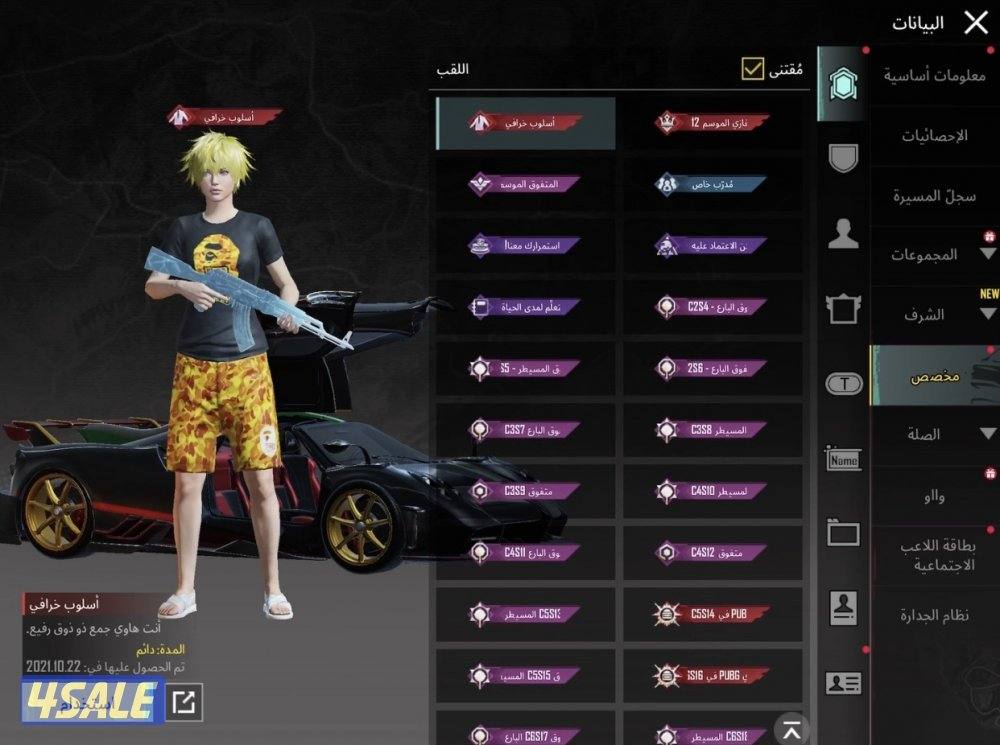Select the Customize (مخصص) menu entry
The image size is (1000, 745).
934,377
